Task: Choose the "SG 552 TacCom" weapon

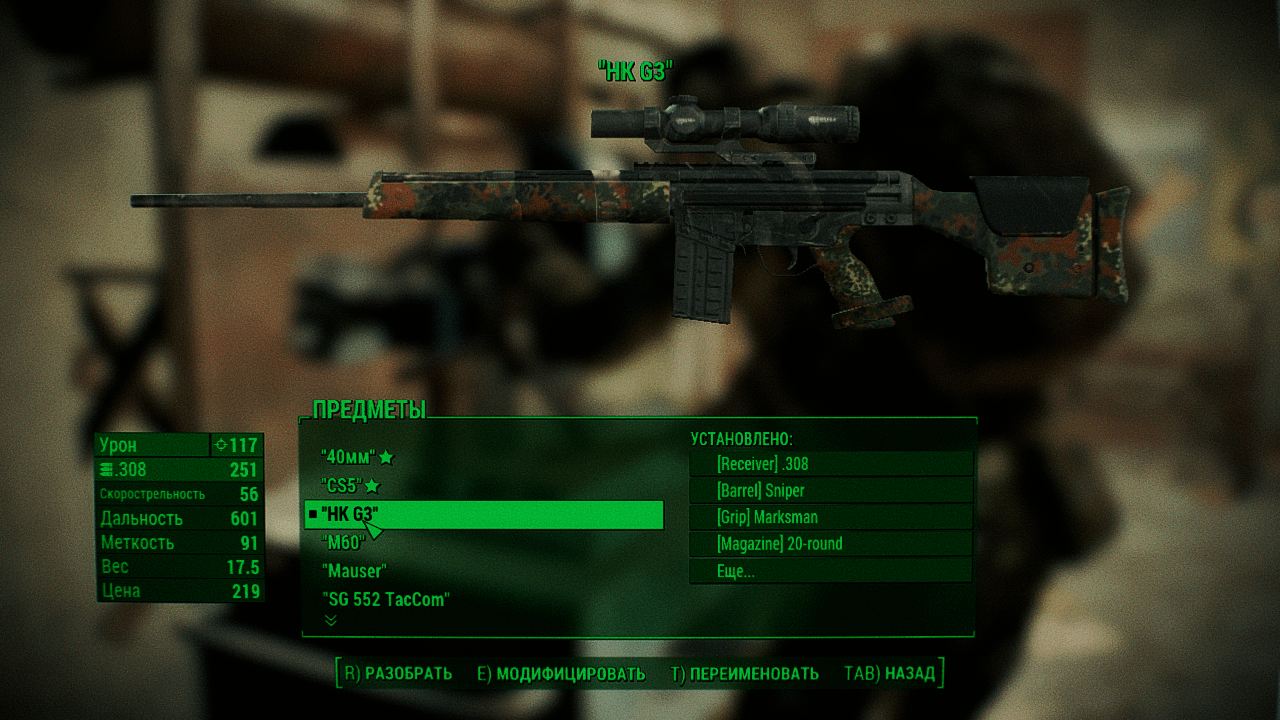Action: [x=385, y=600]
